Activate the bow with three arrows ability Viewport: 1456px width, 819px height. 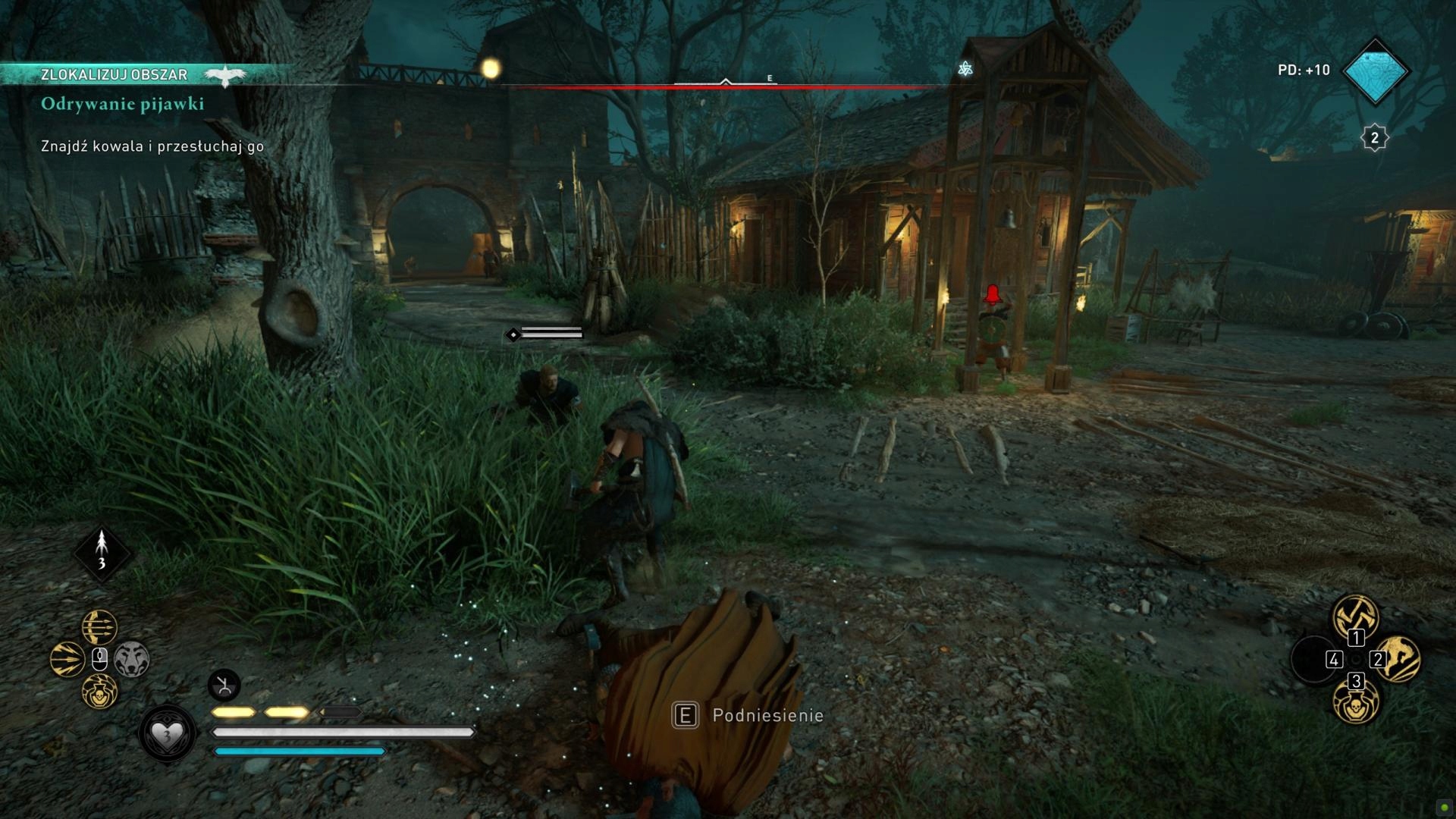coord(99,627)
